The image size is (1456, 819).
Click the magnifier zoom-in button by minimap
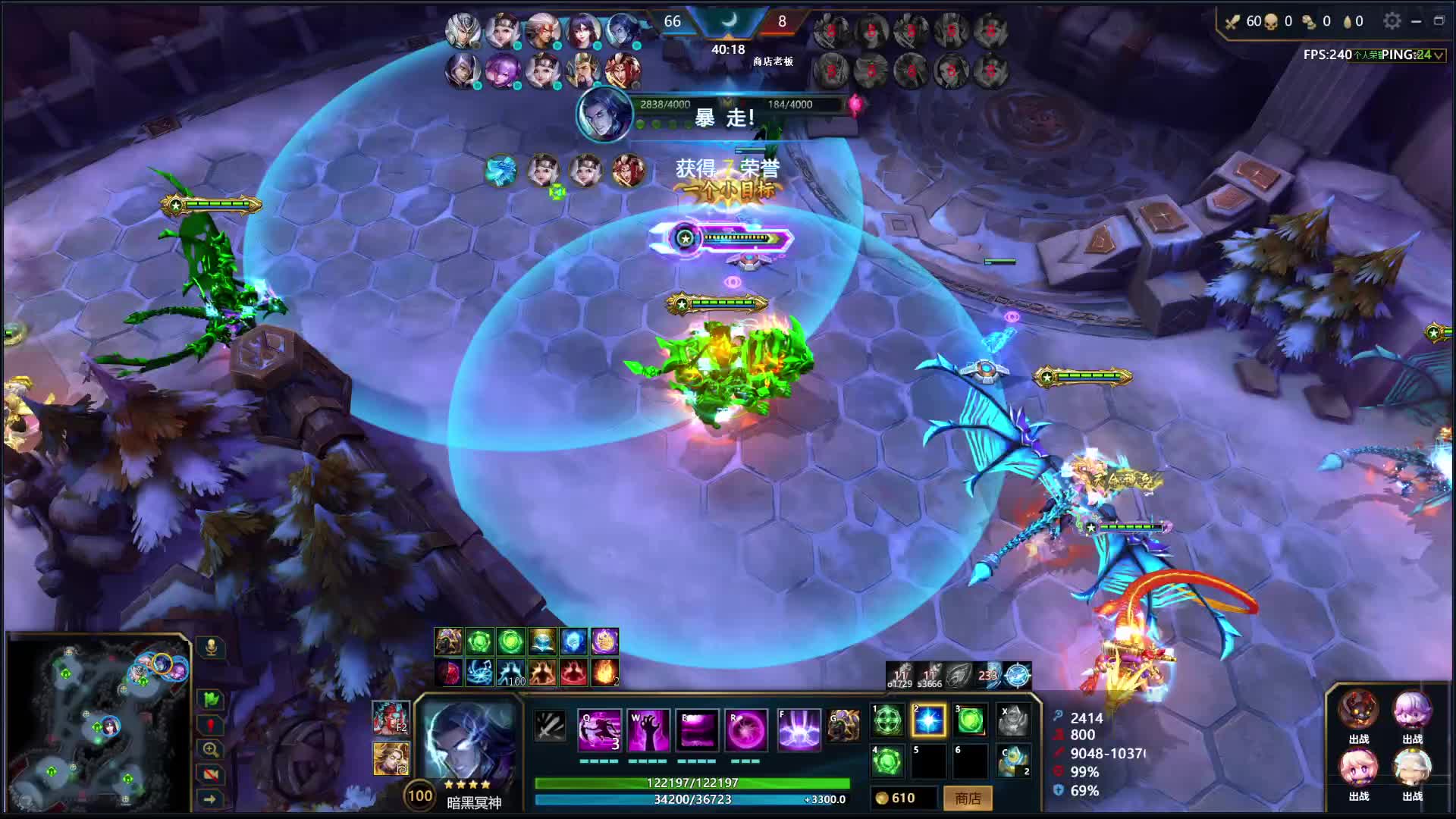pyautogui.click(x=211, y=749)
